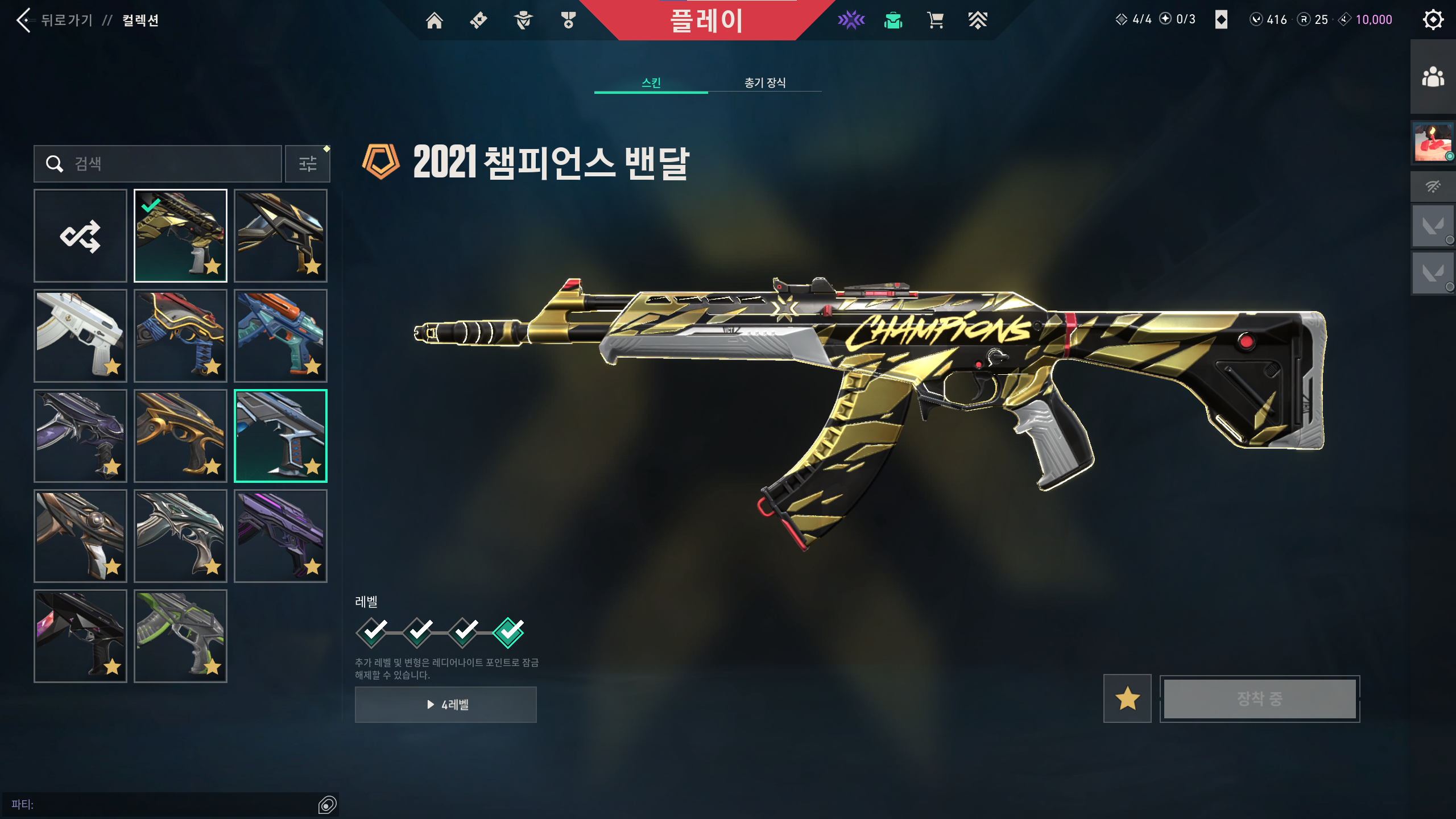Select the equipped Champions Vandal thumbnail
The image size is (1456, 819).
click(180, 236)
